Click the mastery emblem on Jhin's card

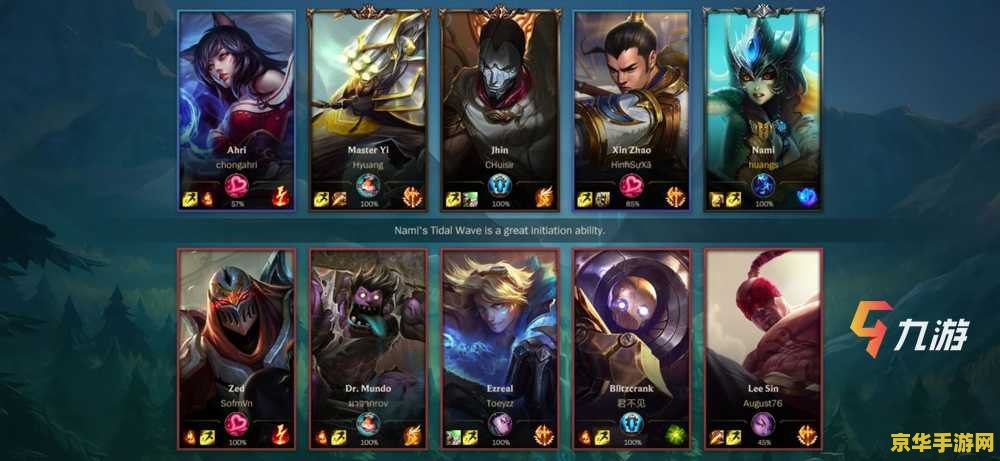click(500, 187)
